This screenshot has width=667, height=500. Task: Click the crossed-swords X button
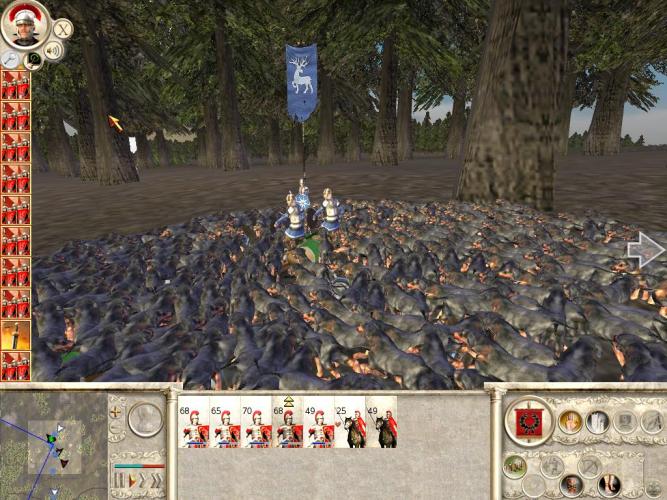(62, 29)
